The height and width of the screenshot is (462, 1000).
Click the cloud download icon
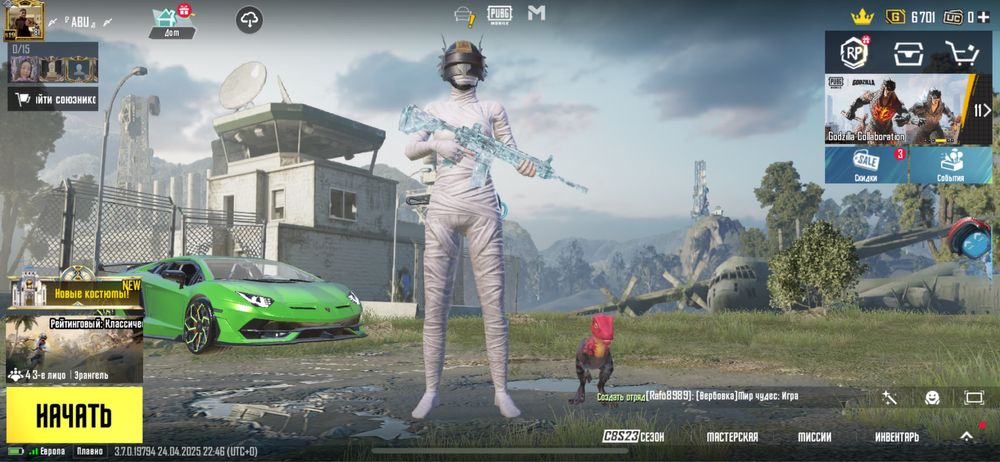[250, 18]
